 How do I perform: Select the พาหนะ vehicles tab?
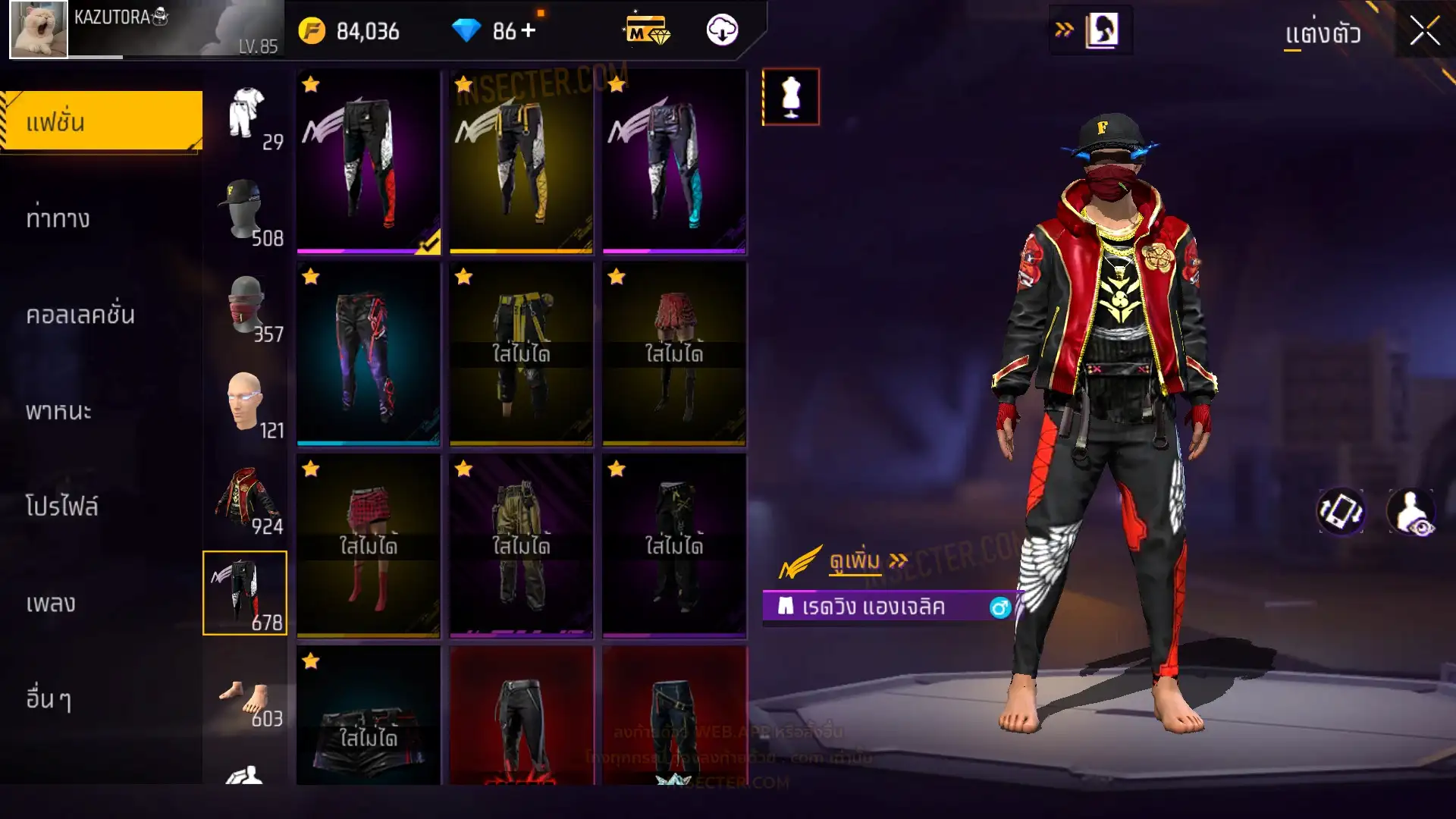click(x=58, y=411)
